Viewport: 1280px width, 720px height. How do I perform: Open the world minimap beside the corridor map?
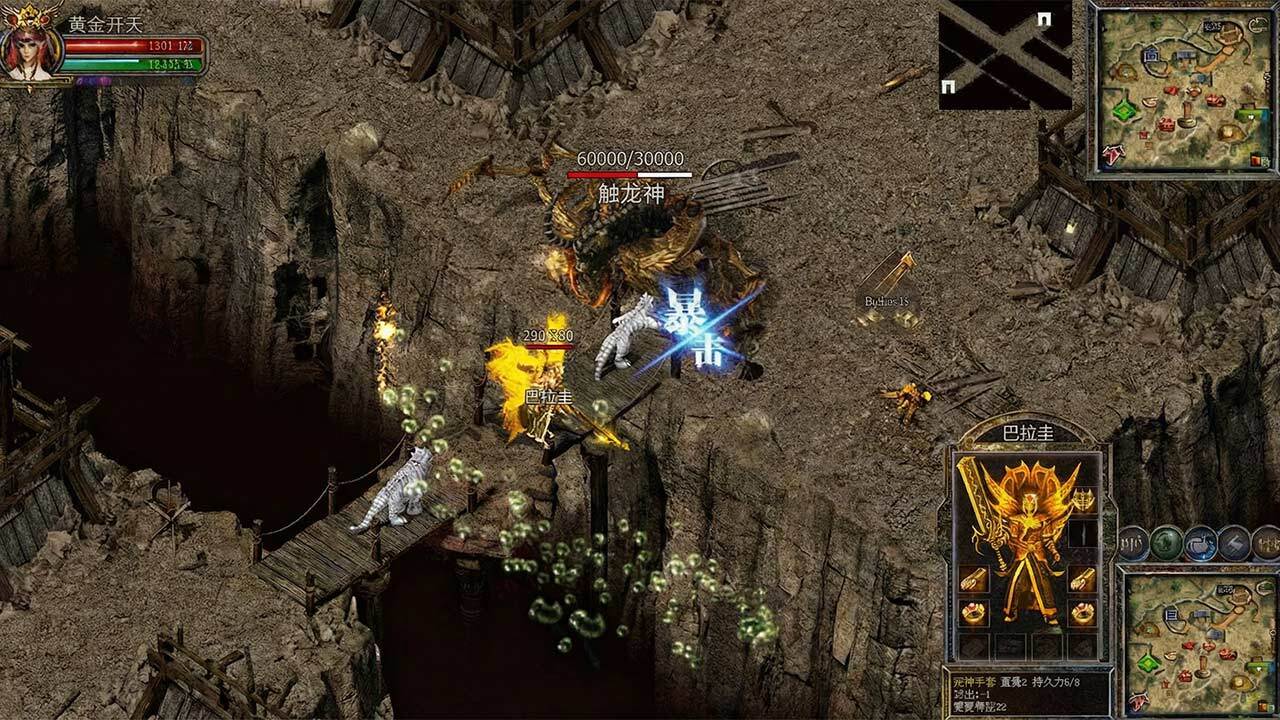[1182, 88]
